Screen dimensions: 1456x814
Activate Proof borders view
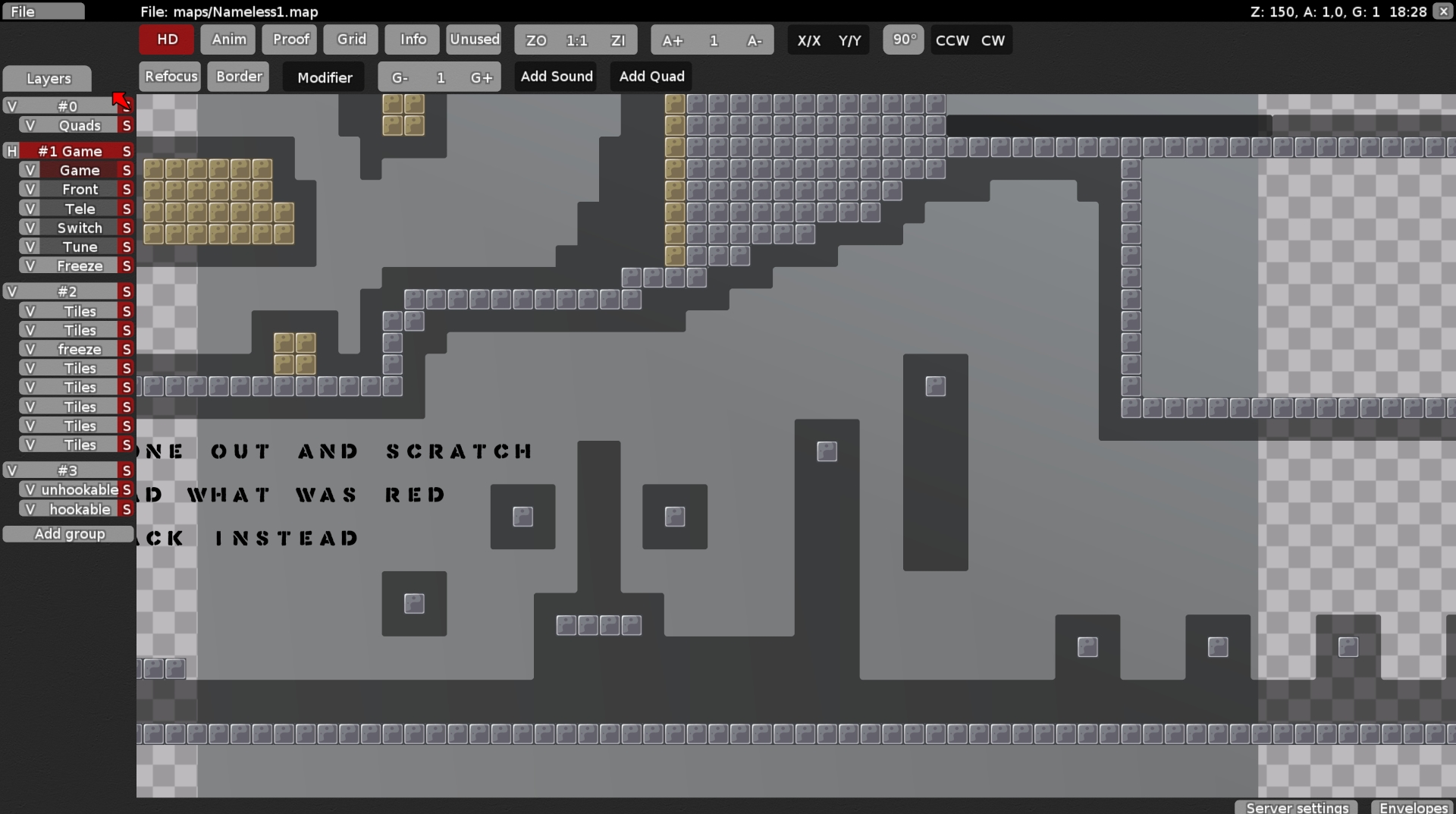pos(289,39)
